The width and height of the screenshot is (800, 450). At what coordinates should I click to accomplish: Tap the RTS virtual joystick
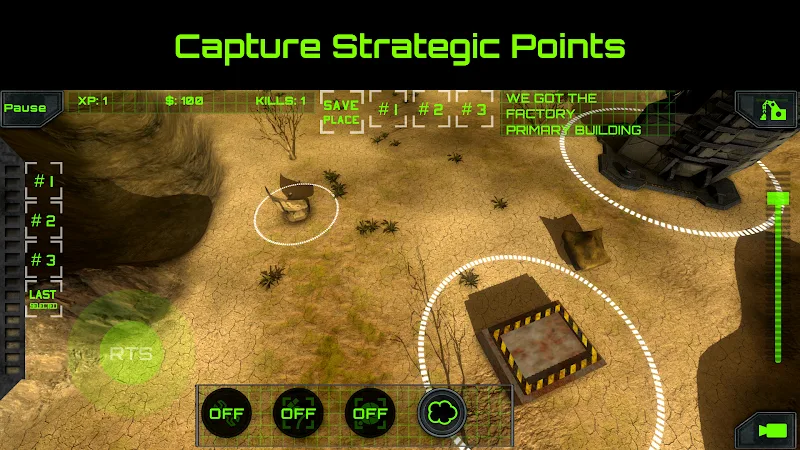coord(131,354)
